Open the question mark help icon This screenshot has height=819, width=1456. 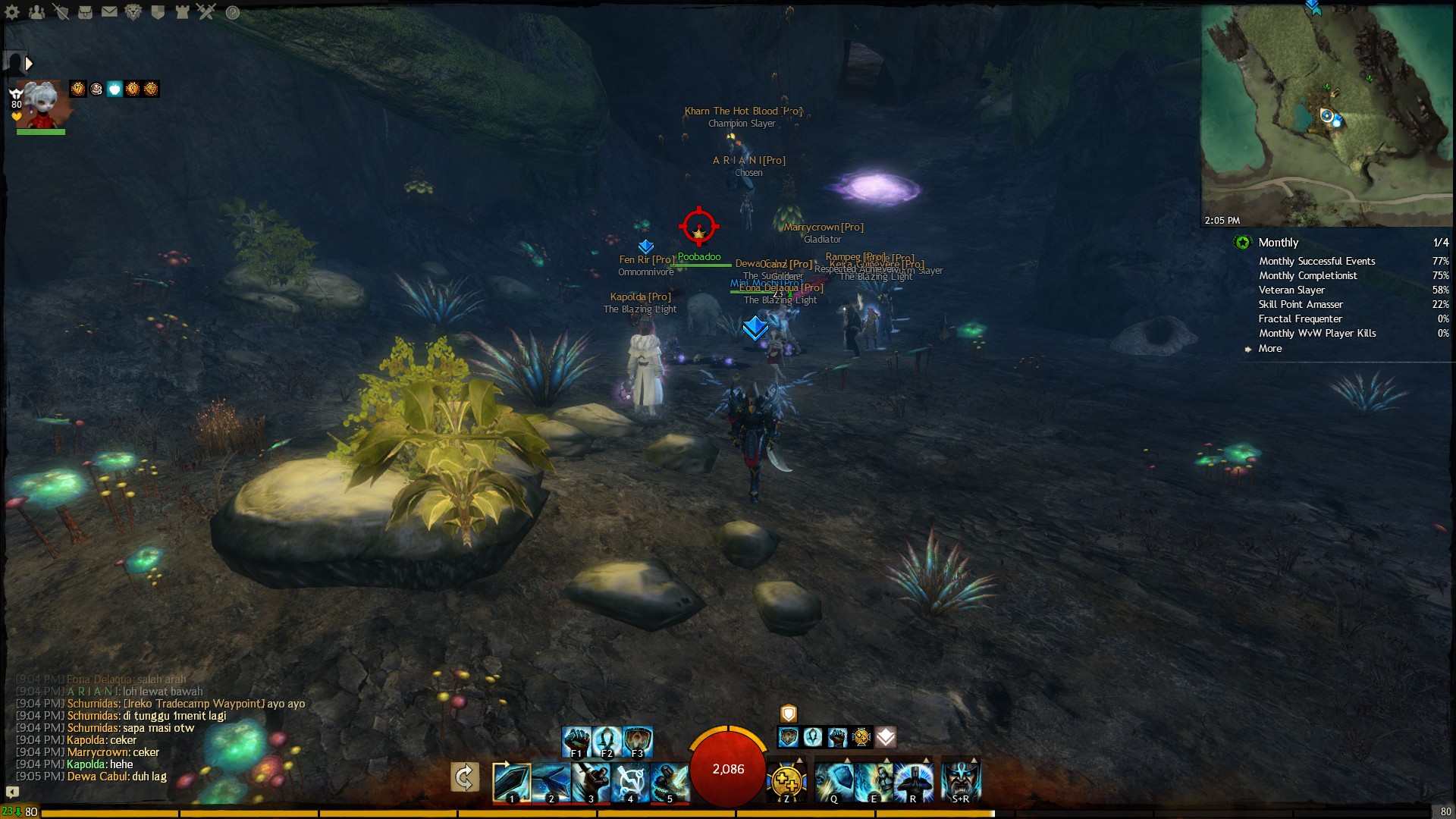click(233, 13)
